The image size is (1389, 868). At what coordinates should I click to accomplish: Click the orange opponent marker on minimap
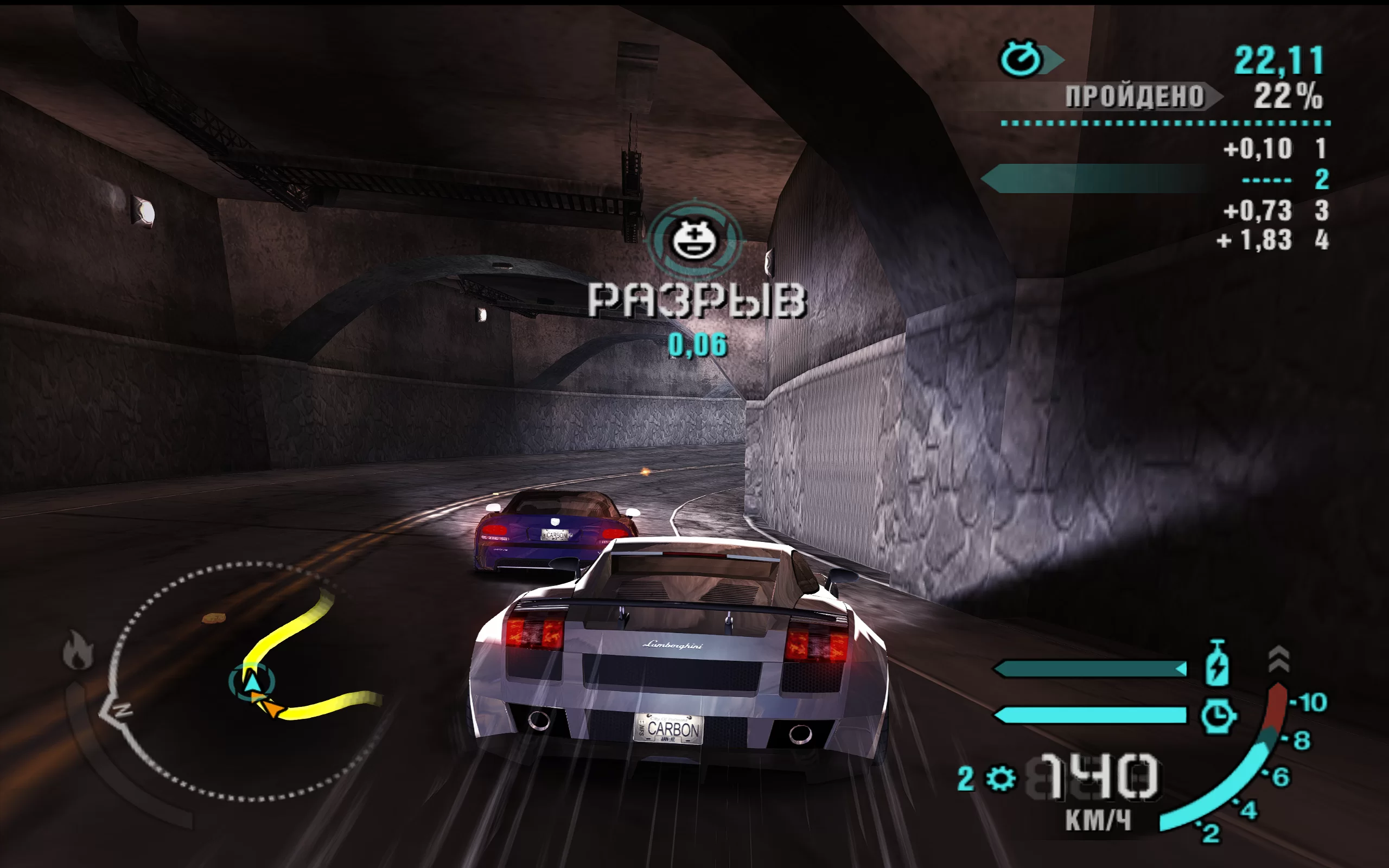point(270,706)
